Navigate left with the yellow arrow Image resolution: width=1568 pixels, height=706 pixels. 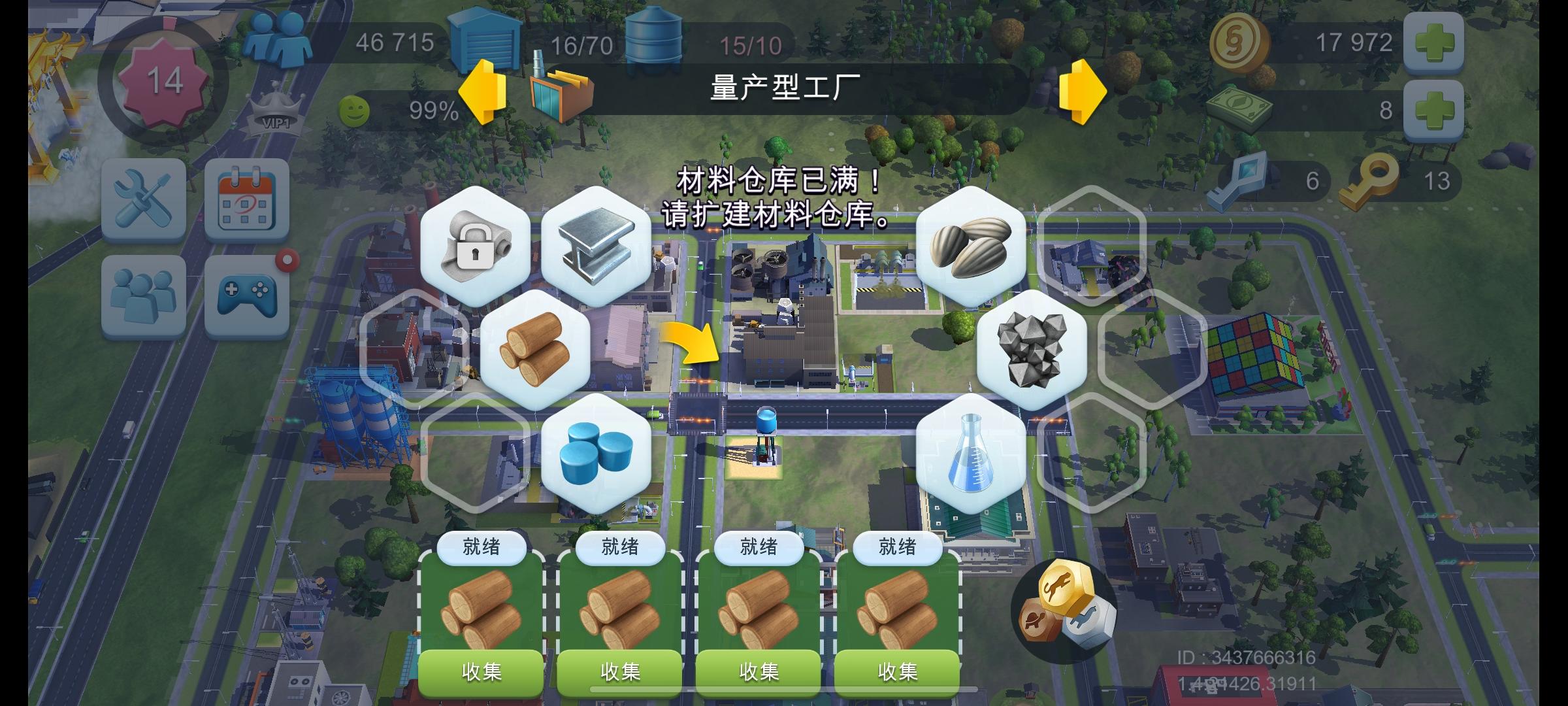point(482,92)
